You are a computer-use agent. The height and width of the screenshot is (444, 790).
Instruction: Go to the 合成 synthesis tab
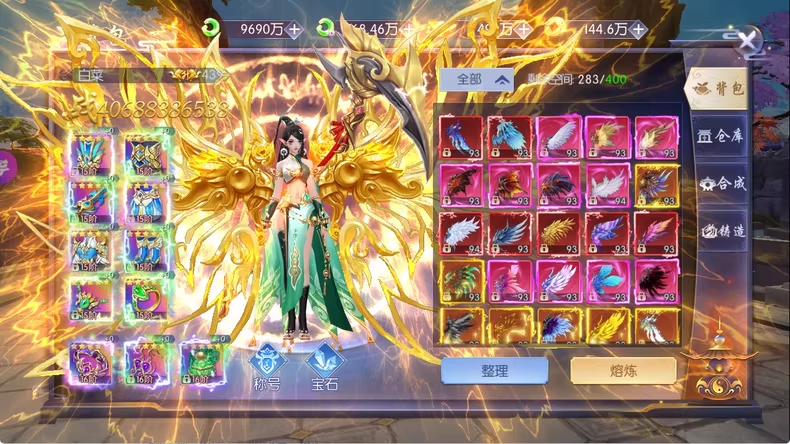point(720,184)
